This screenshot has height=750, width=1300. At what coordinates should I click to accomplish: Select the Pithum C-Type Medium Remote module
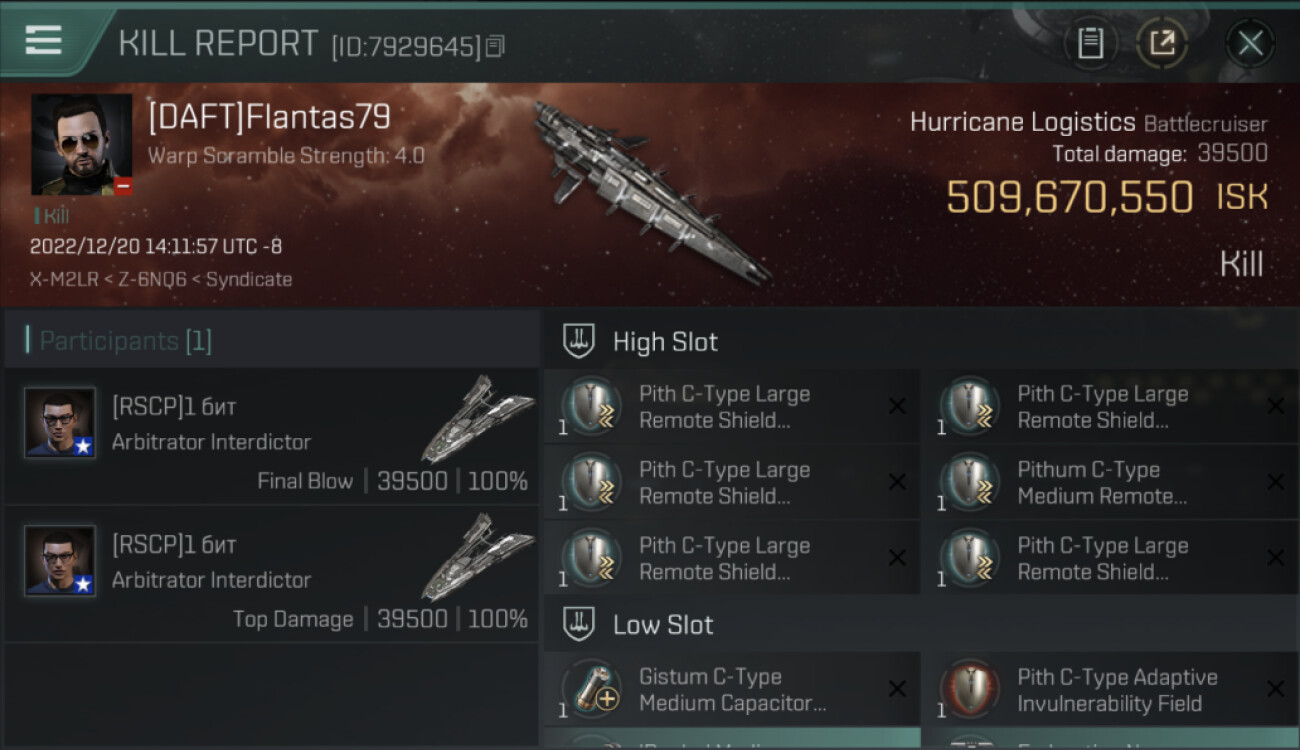(x=1100, y=483)
